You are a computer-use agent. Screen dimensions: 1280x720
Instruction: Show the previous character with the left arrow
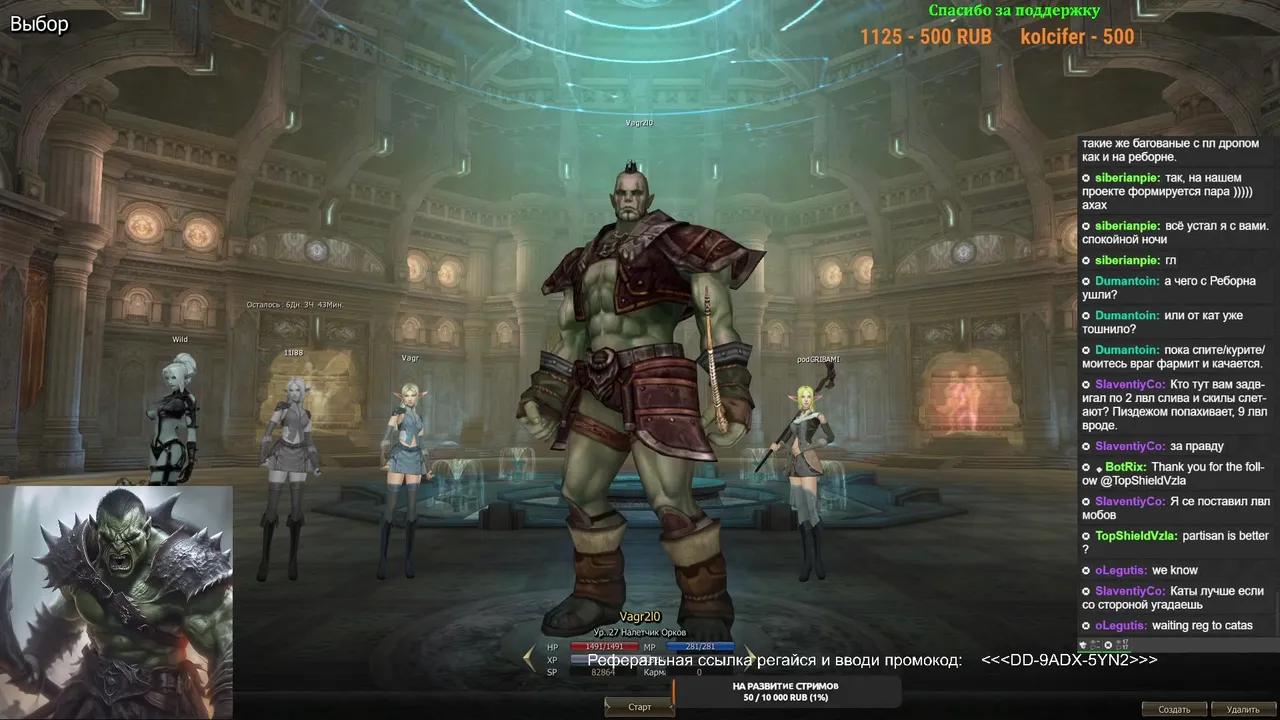click(x=530, y=657)
